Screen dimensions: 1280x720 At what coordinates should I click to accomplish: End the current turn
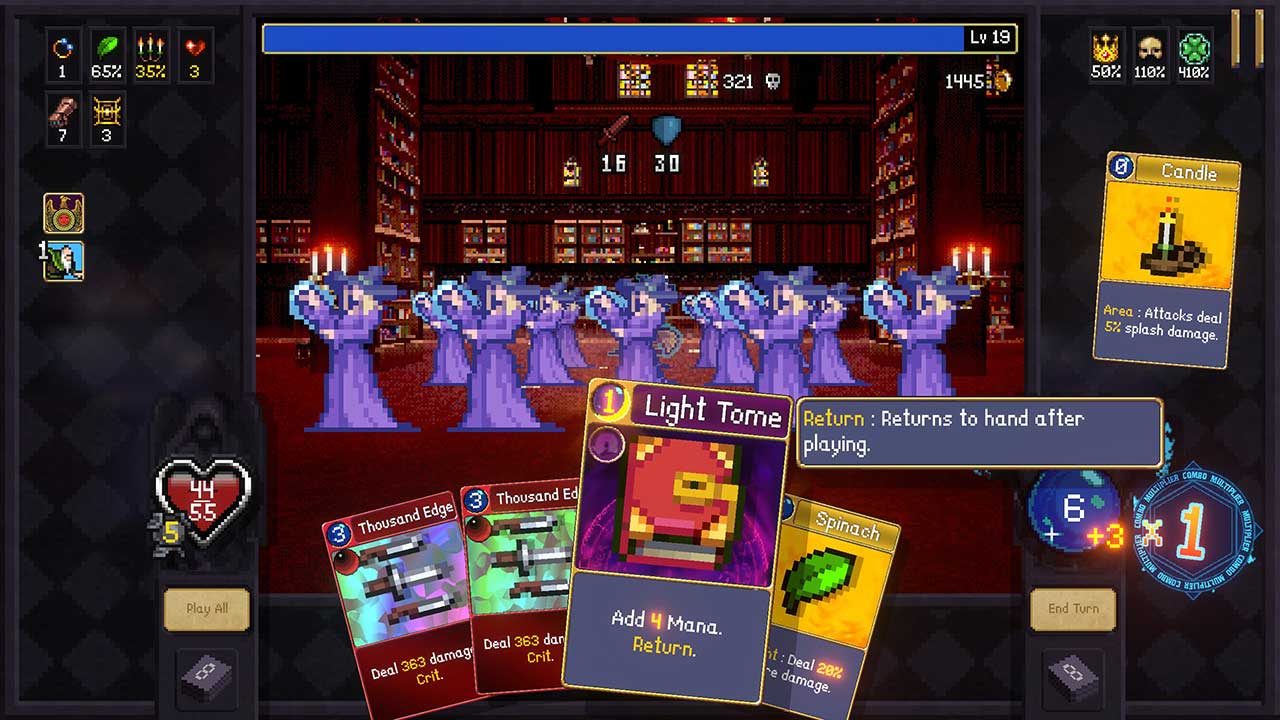(1073, 608)
